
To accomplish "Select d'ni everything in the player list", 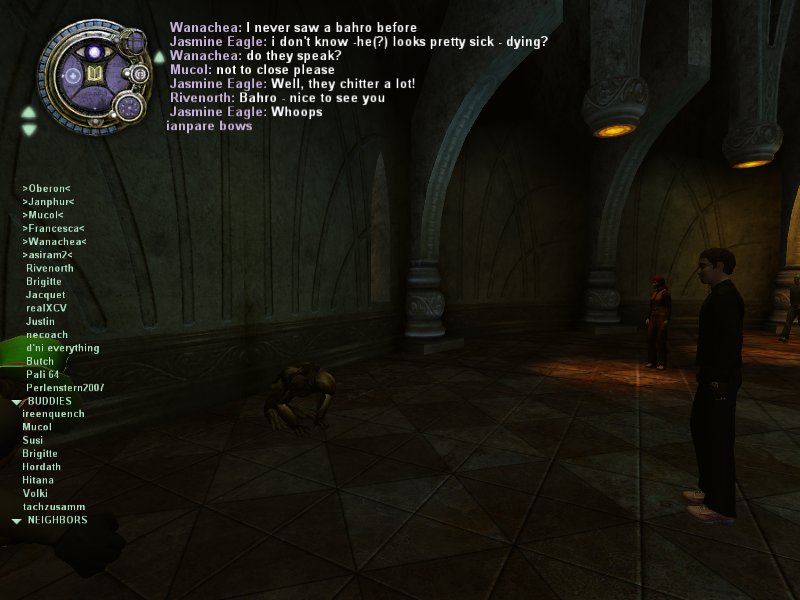I will point(63,348).
